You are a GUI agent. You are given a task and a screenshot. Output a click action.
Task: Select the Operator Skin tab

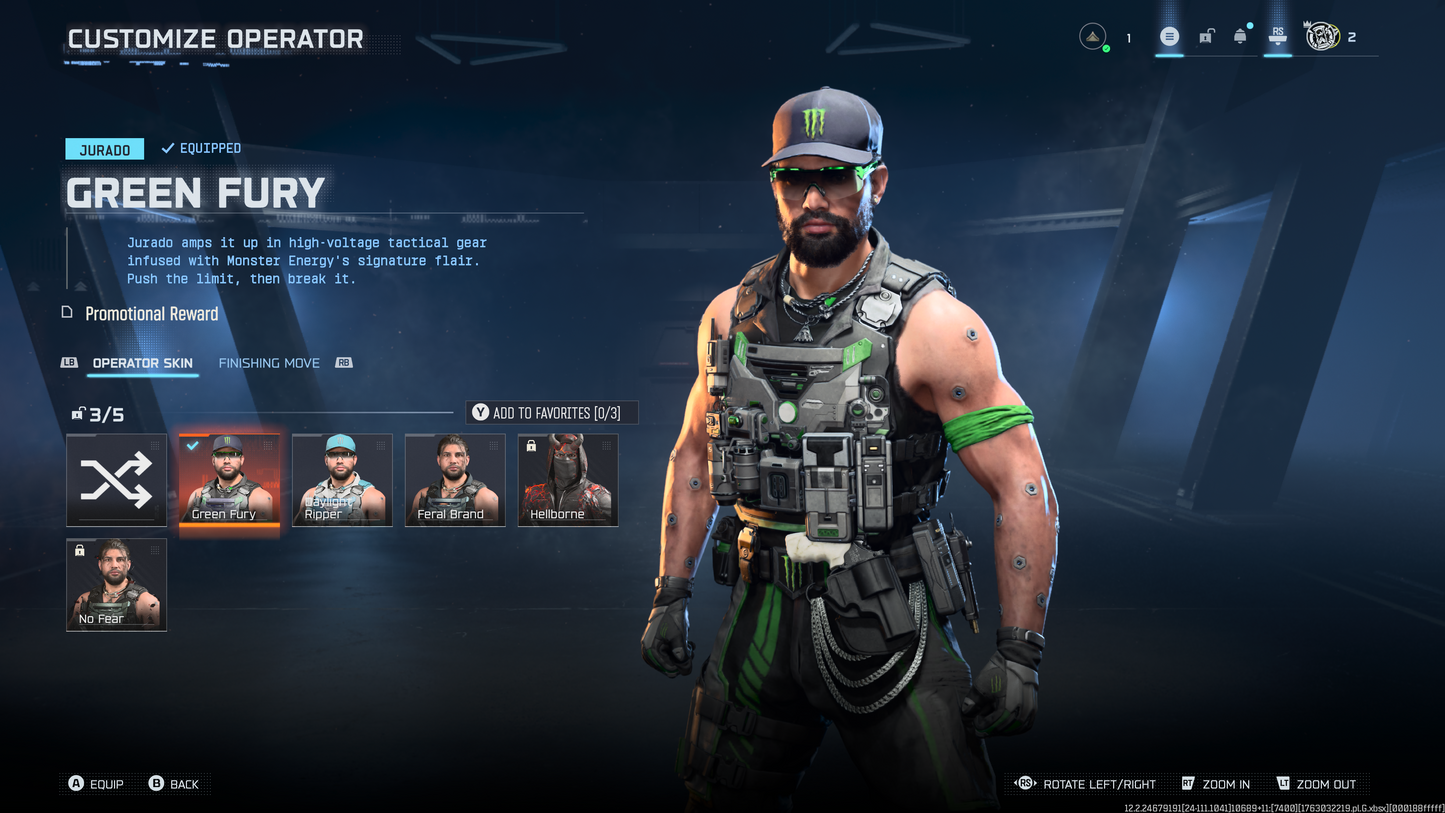pos(142,363)
